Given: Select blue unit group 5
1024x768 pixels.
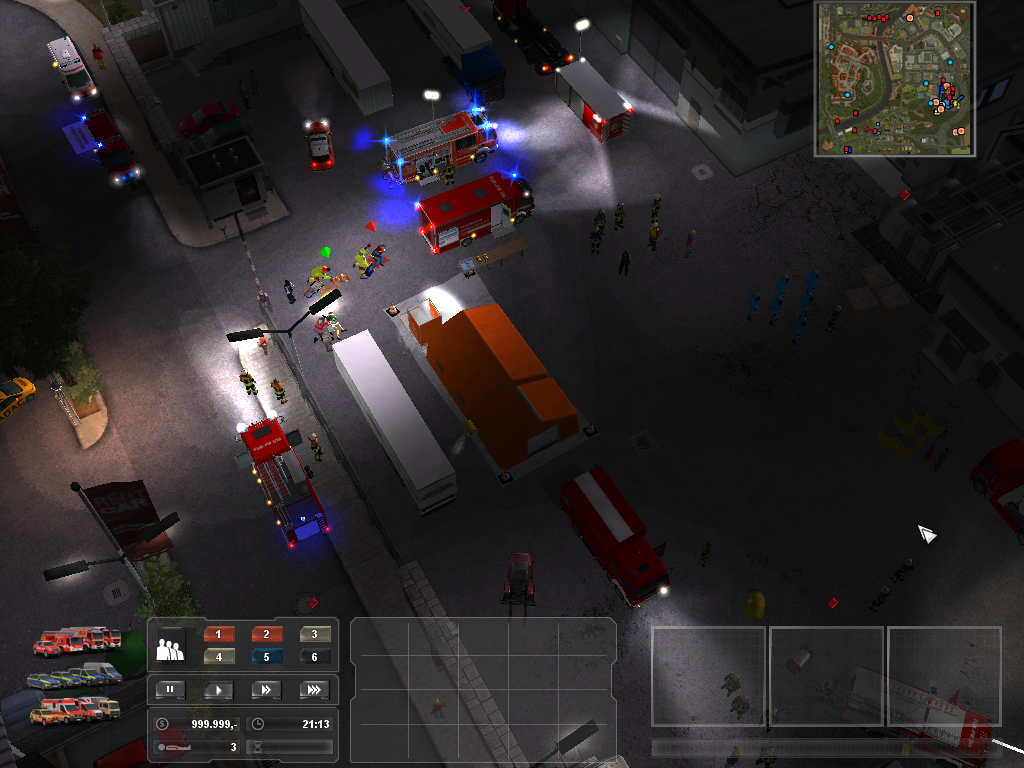Looking at the screenshot, I should click(x=267, y=657).
